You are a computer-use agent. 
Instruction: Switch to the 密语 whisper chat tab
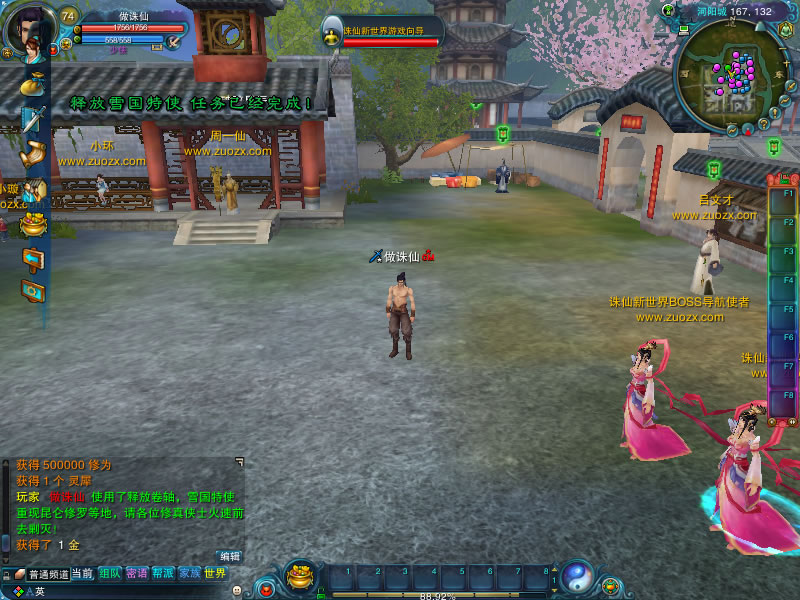[136, 574]
